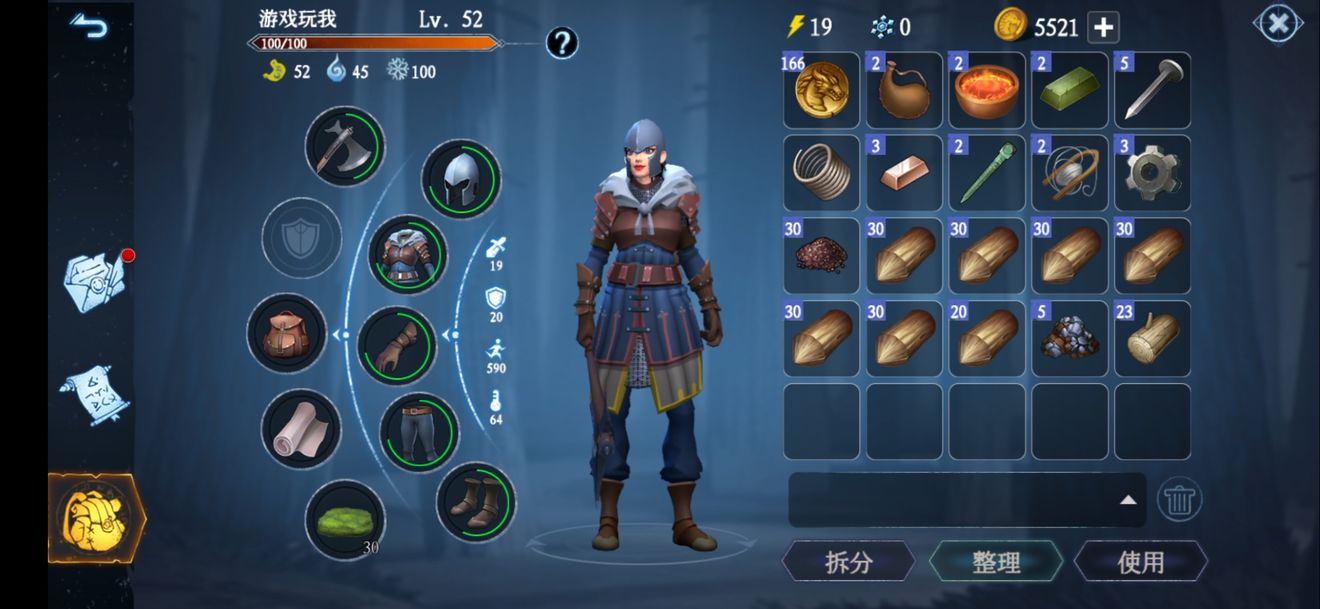Select the equipped boots slot
Viewport: 1320px width, 609px height.
(x=475, y=501)
